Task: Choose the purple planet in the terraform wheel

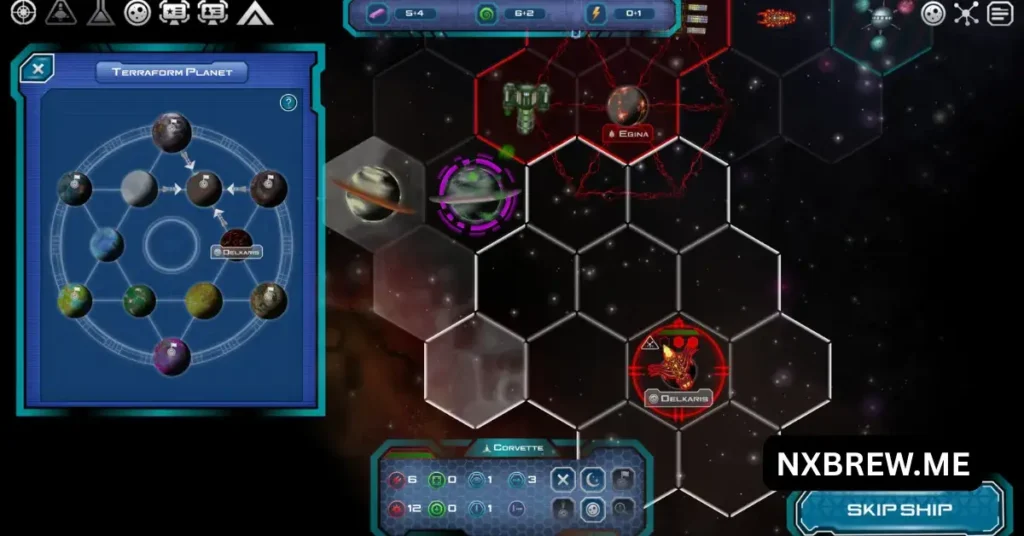Action: click(x=171, y=357)
